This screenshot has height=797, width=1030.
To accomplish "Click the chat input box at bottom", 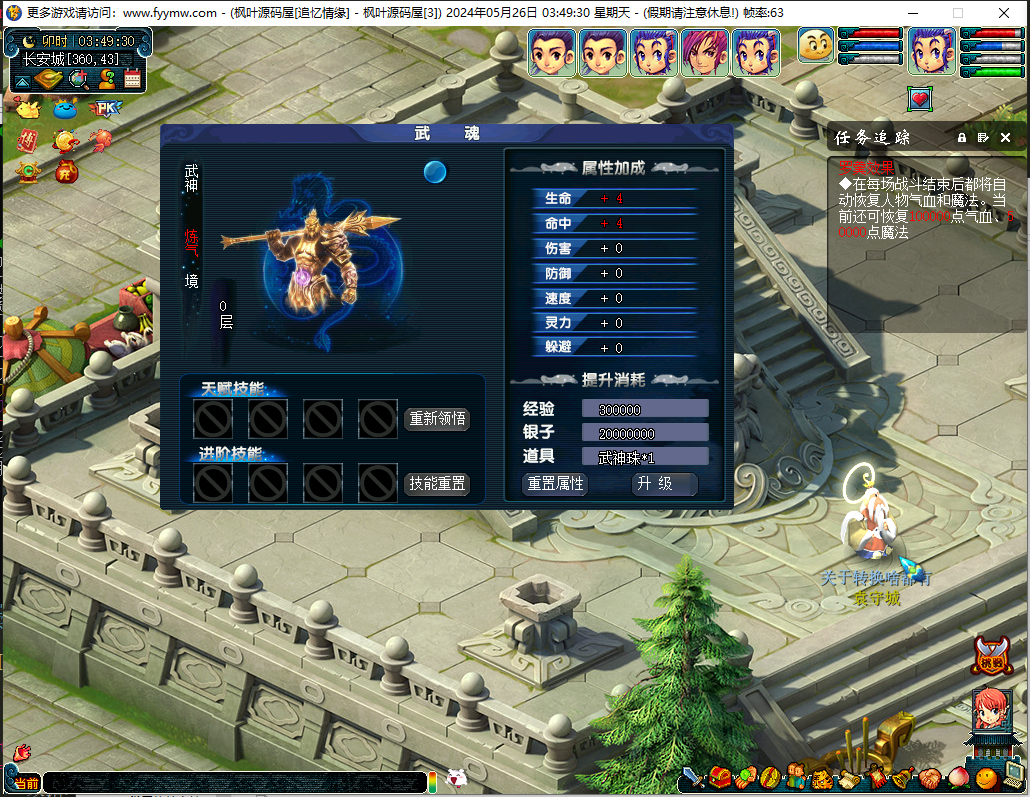I will (x=235, y=782).
